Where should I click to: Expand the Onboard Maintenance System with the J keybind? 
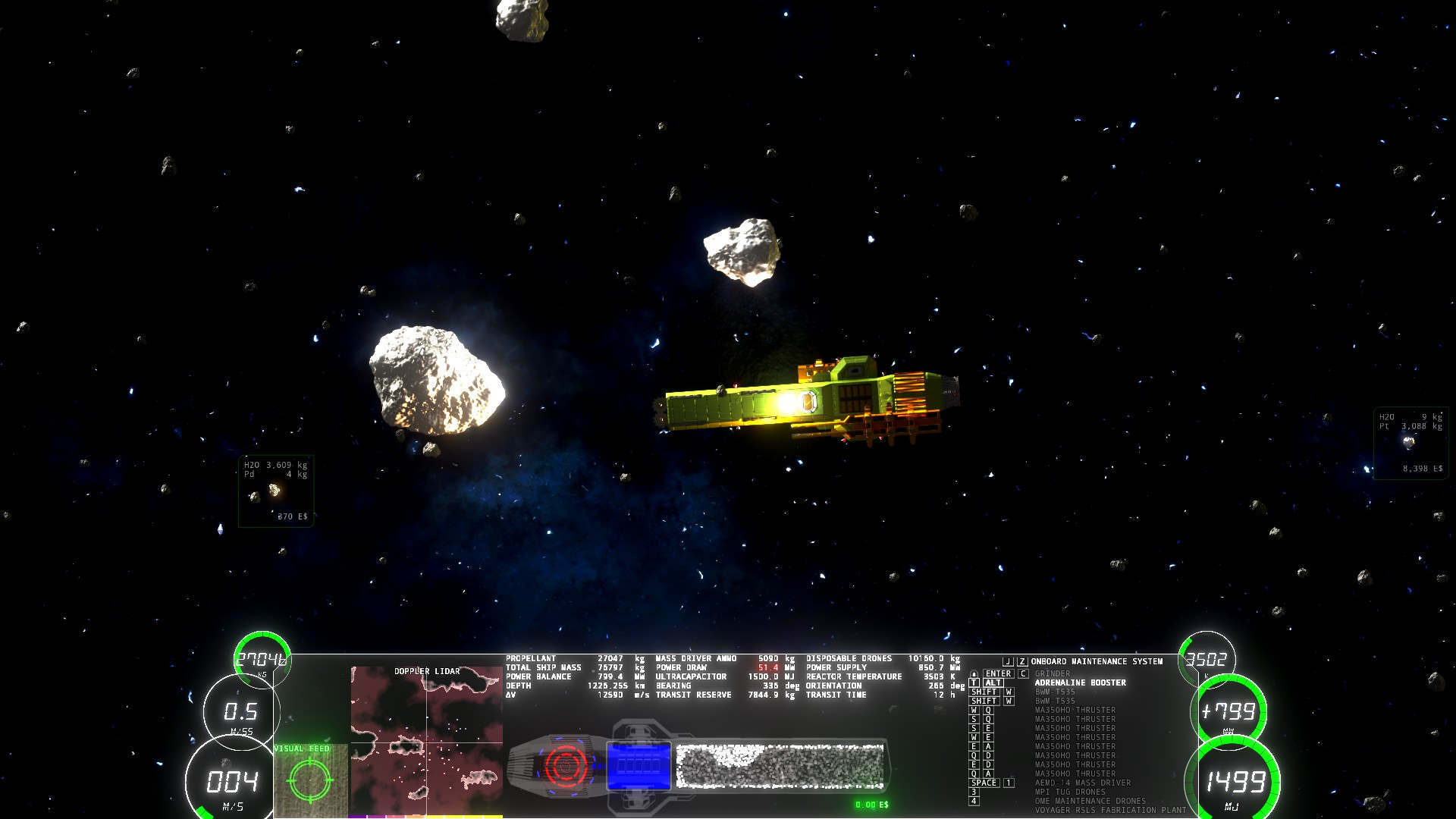click(x=1008, y=662)
